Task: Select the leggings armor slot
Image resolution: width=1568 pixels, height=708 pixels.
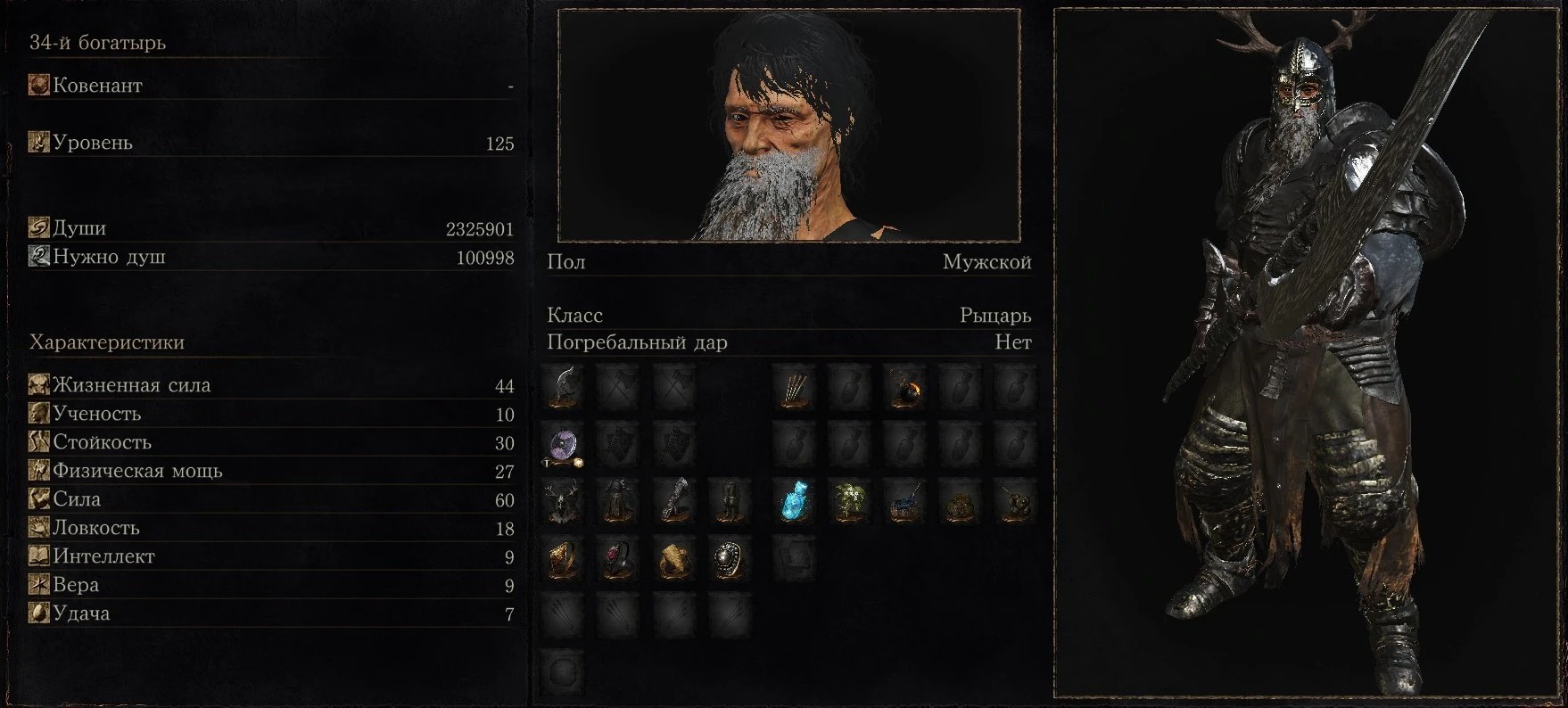Action: [729, 501]
